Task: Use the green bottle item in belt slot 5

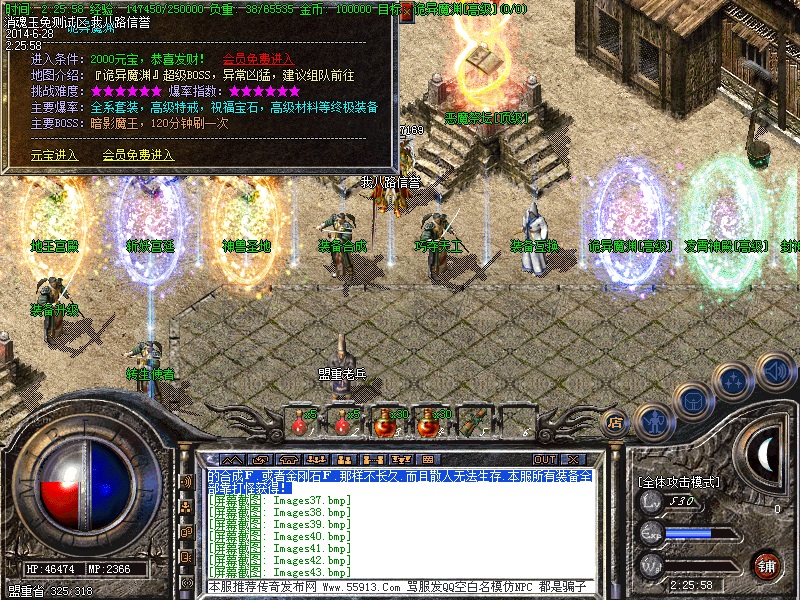Action: tap(470, 422)
